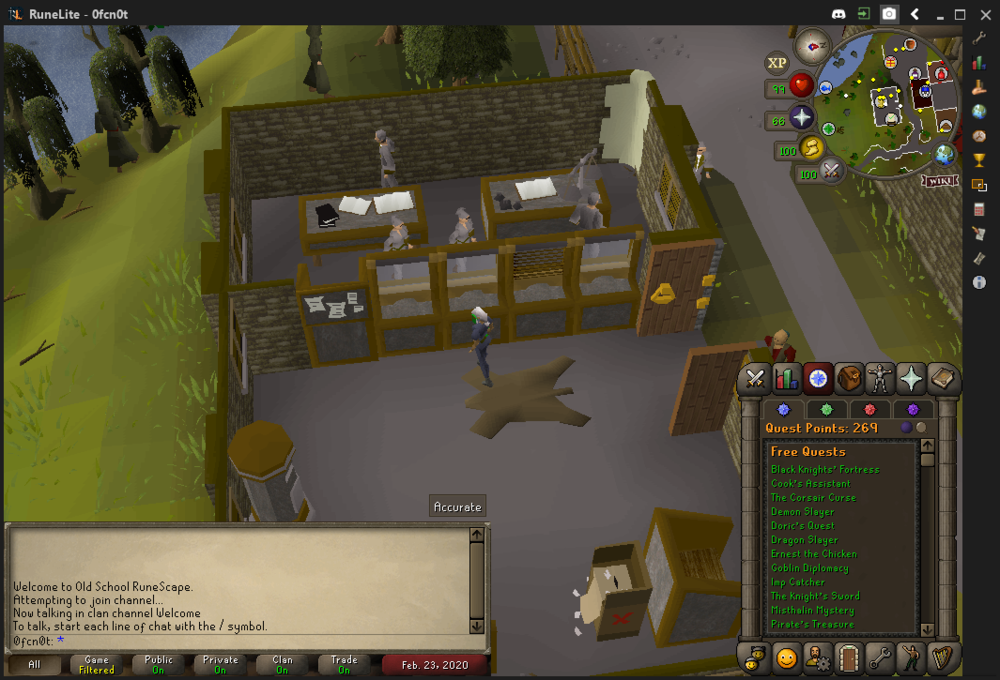The height and width of the screenshot is (680, 1000).
Task: Toggle the Public chat filter button
Action: pos(159,664)
